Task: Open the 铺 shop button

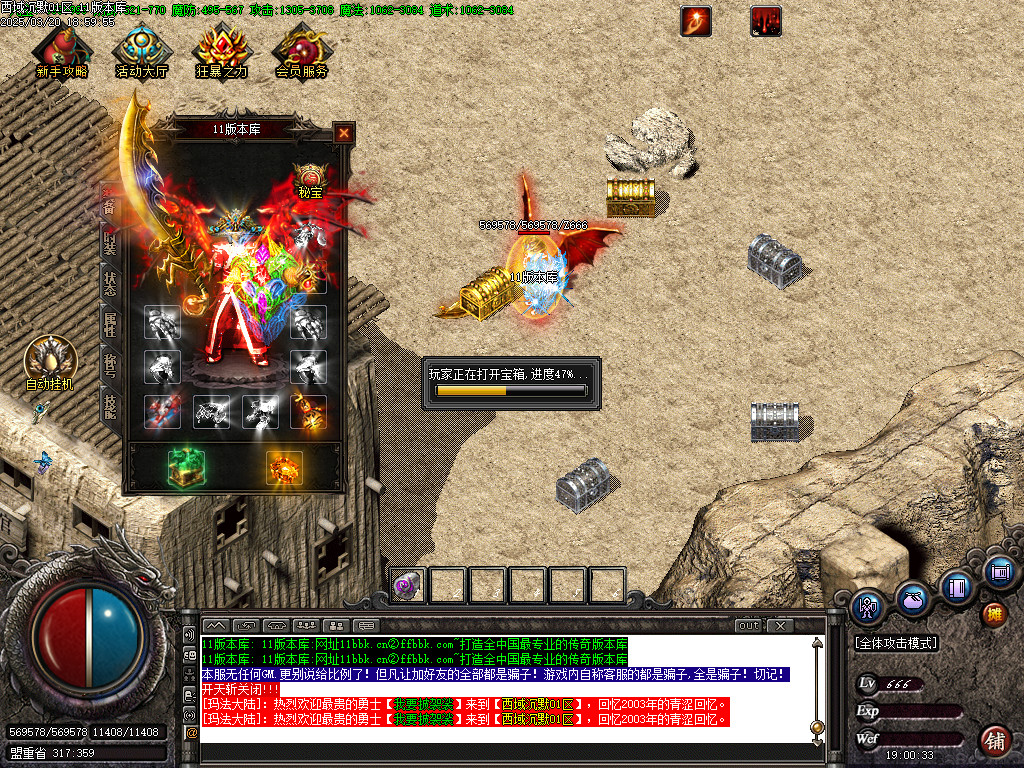Action: pos(995,740)
